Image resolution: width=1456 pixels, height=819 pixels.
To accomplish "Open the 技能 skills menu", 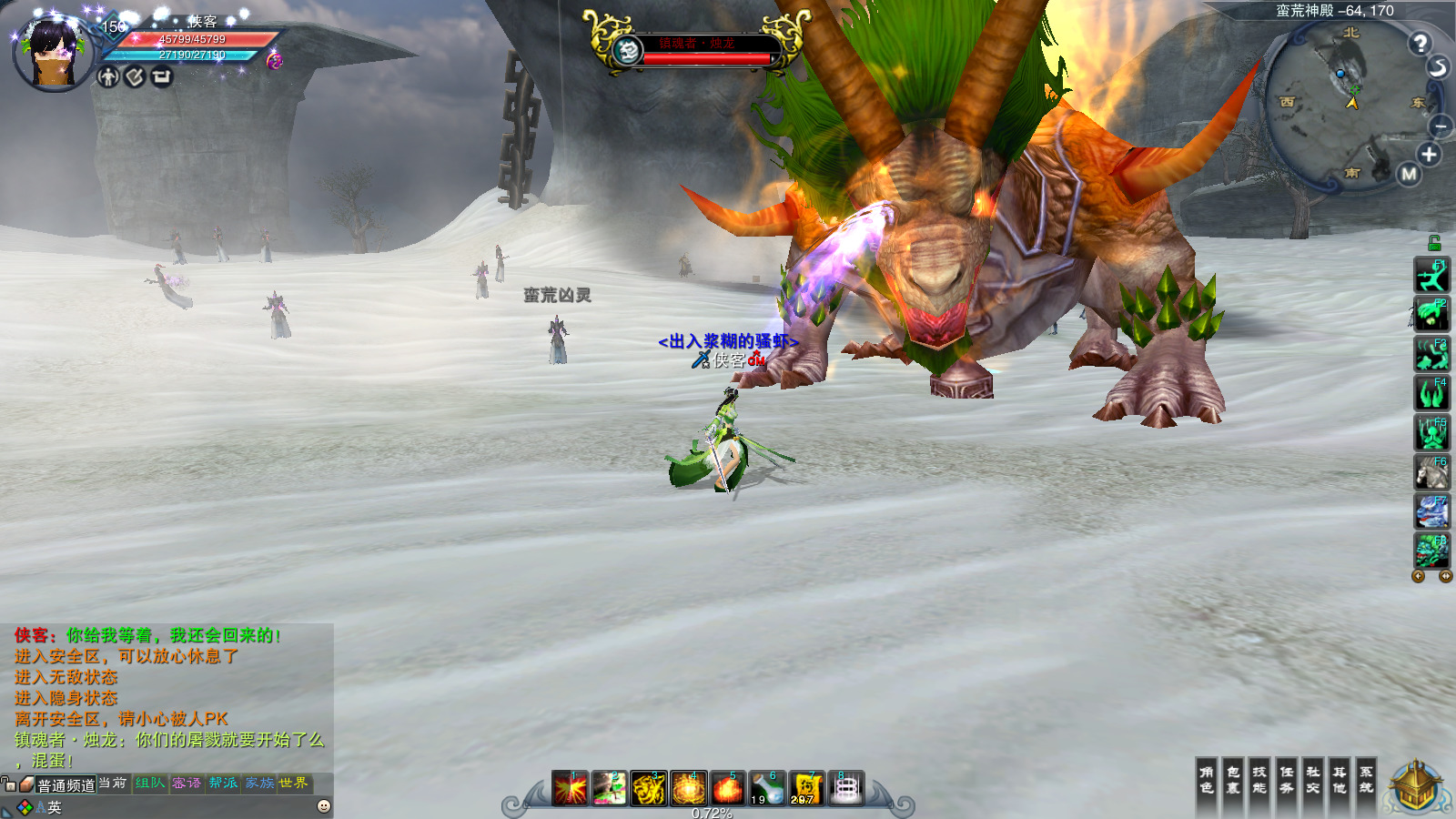I will point(1259,780).
